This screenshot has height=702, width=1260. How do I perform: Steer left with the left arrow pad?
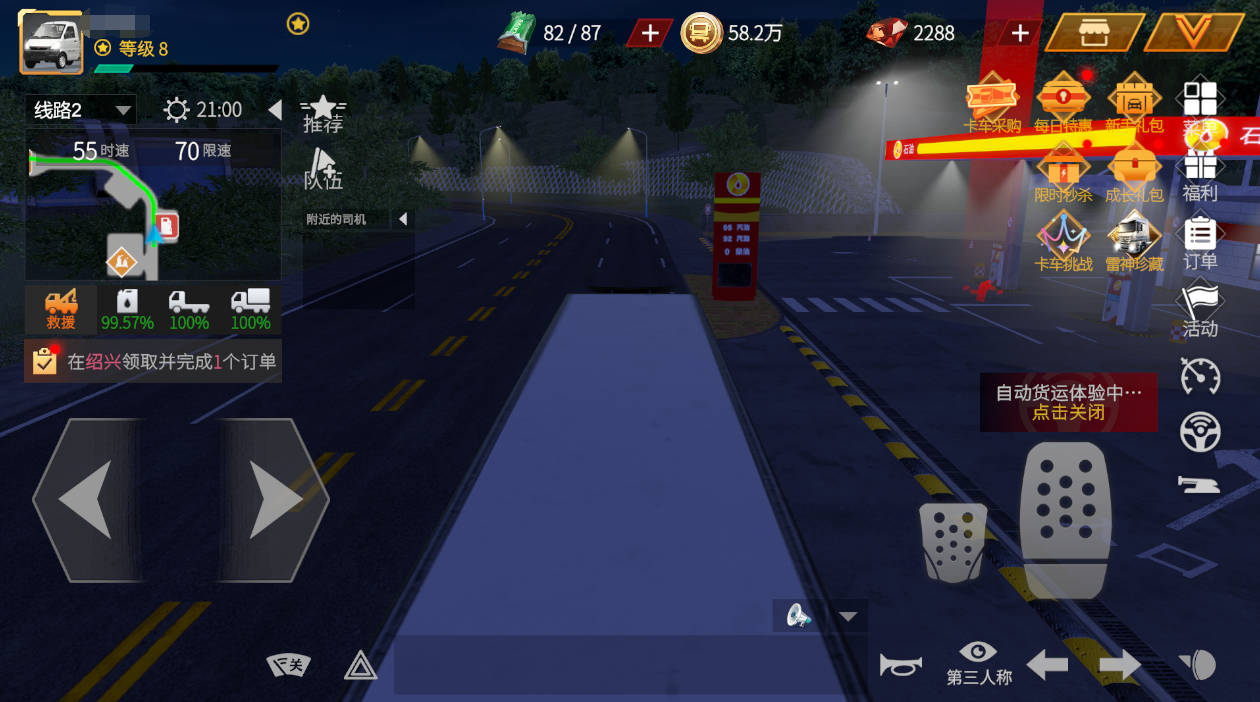coord(91,500)
